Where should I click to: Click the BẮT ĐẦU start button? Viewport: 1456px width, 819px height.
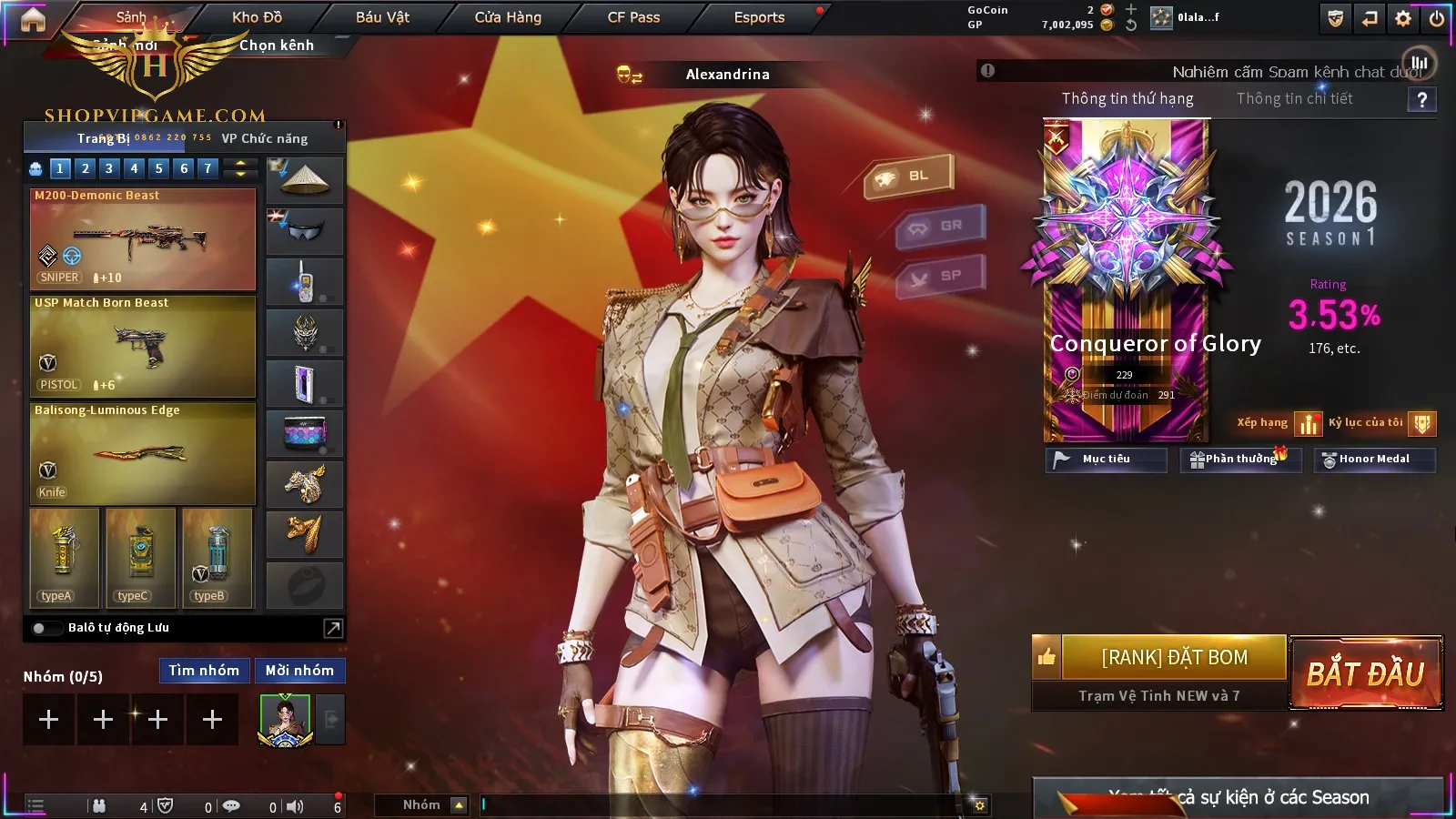(x=1365, y=673)
